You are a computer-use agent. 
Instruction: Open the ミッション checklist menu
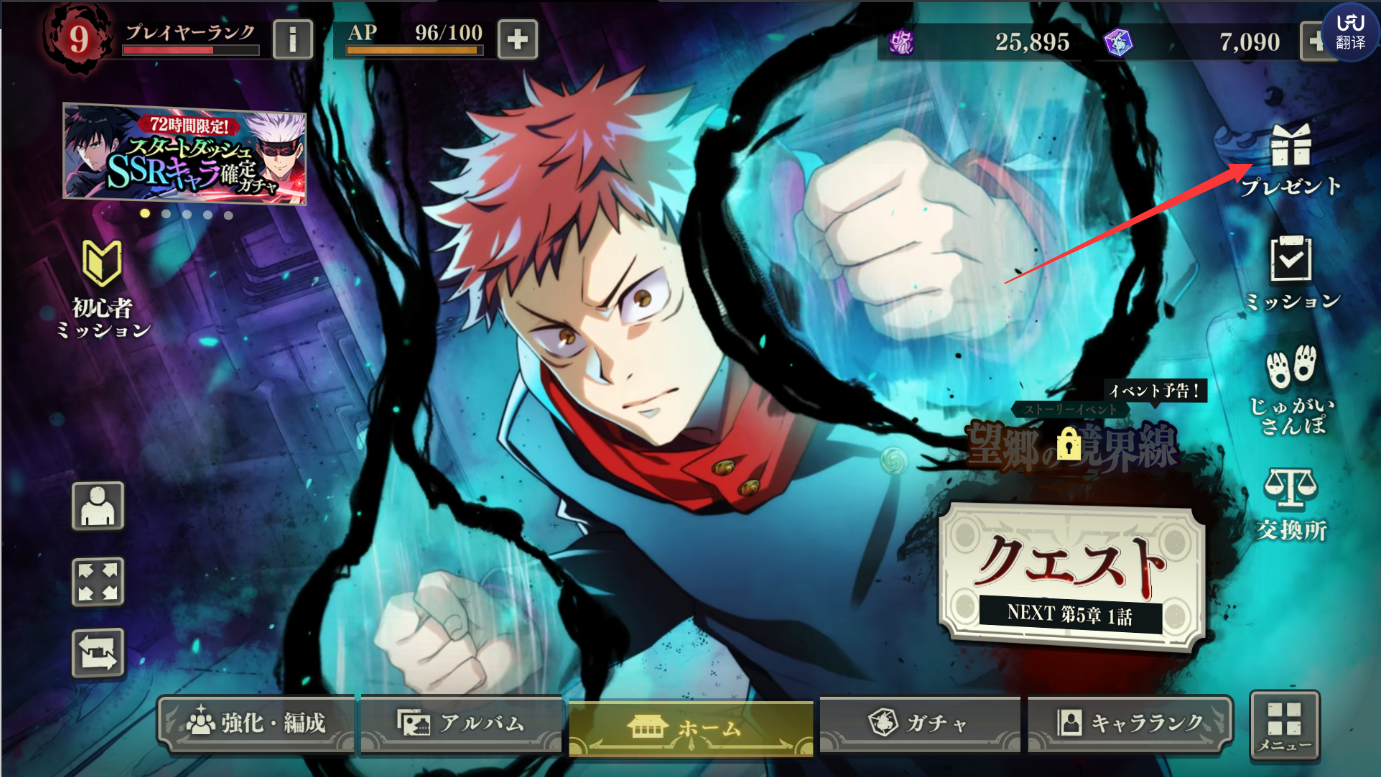pos(1291,270)
